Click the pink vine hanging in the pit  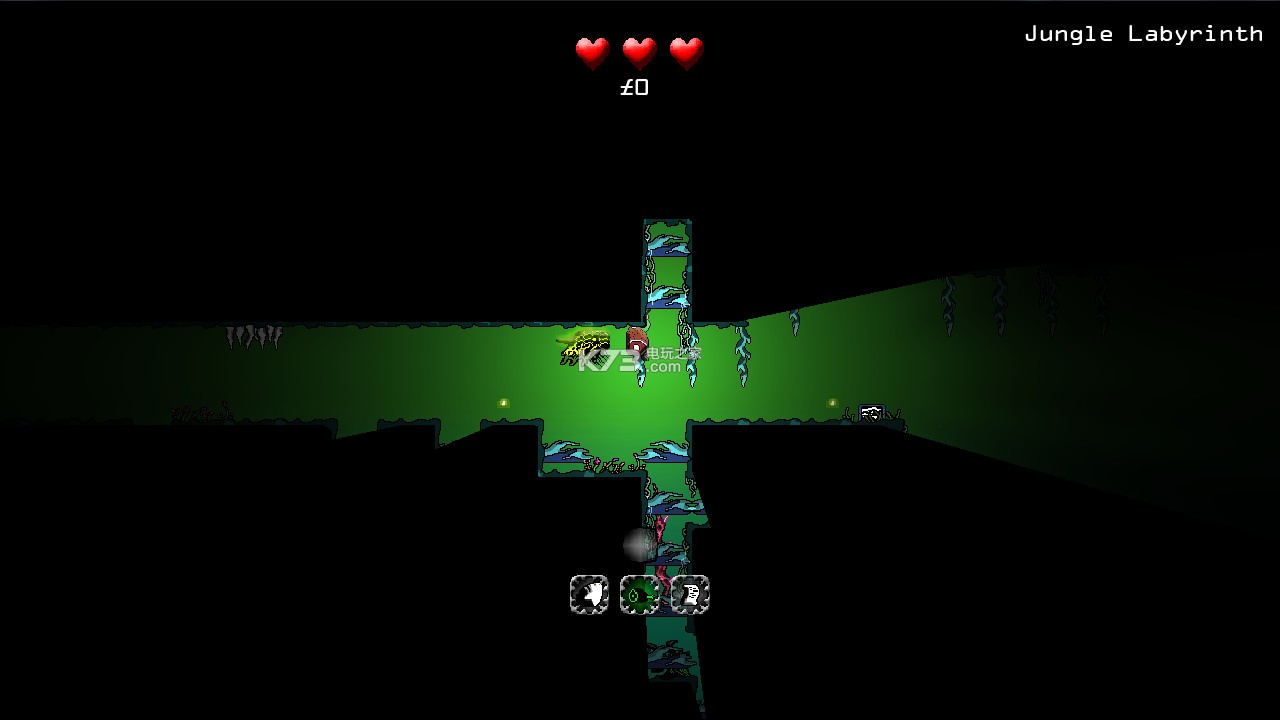click(660, 530)
